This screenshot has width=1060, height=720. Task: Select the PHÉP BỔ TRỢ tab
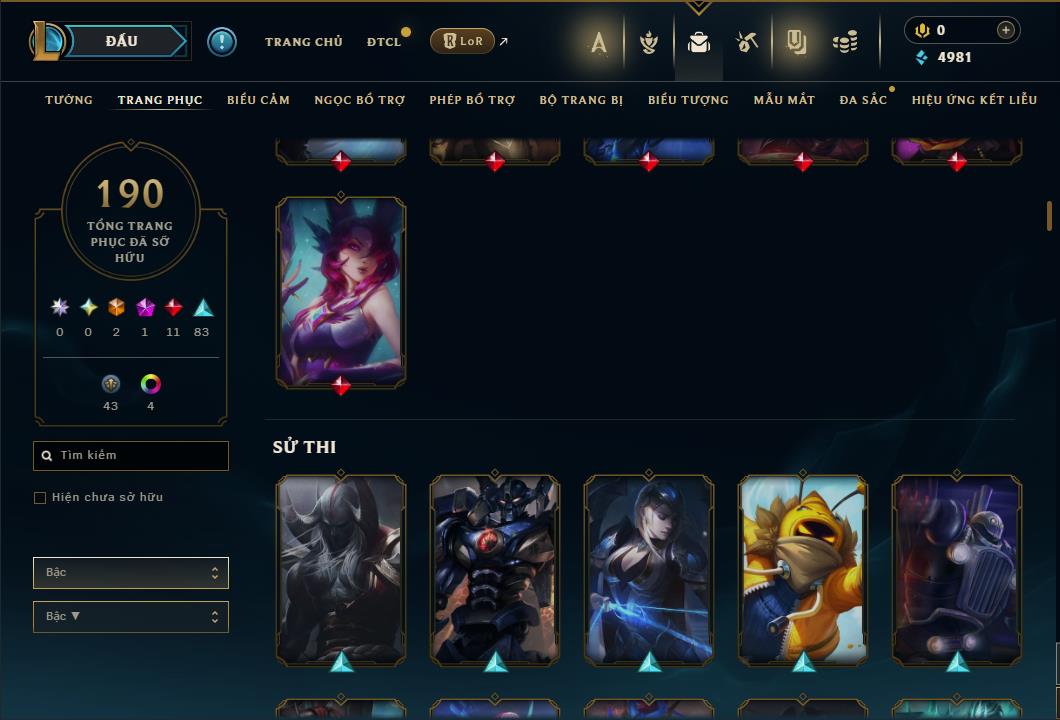[x=472, y=100]
